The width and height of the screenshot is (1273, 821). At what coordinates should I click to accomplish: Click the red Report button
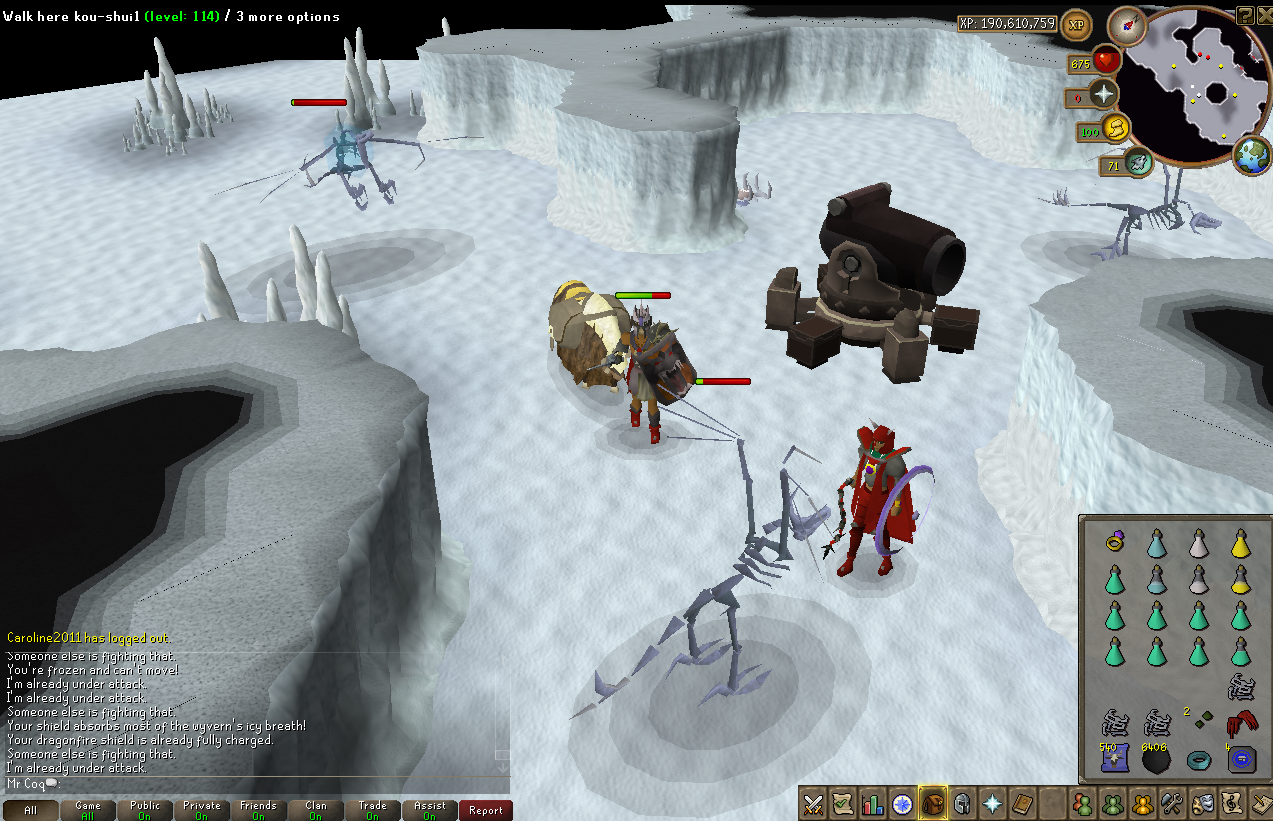tap(486, 810)
